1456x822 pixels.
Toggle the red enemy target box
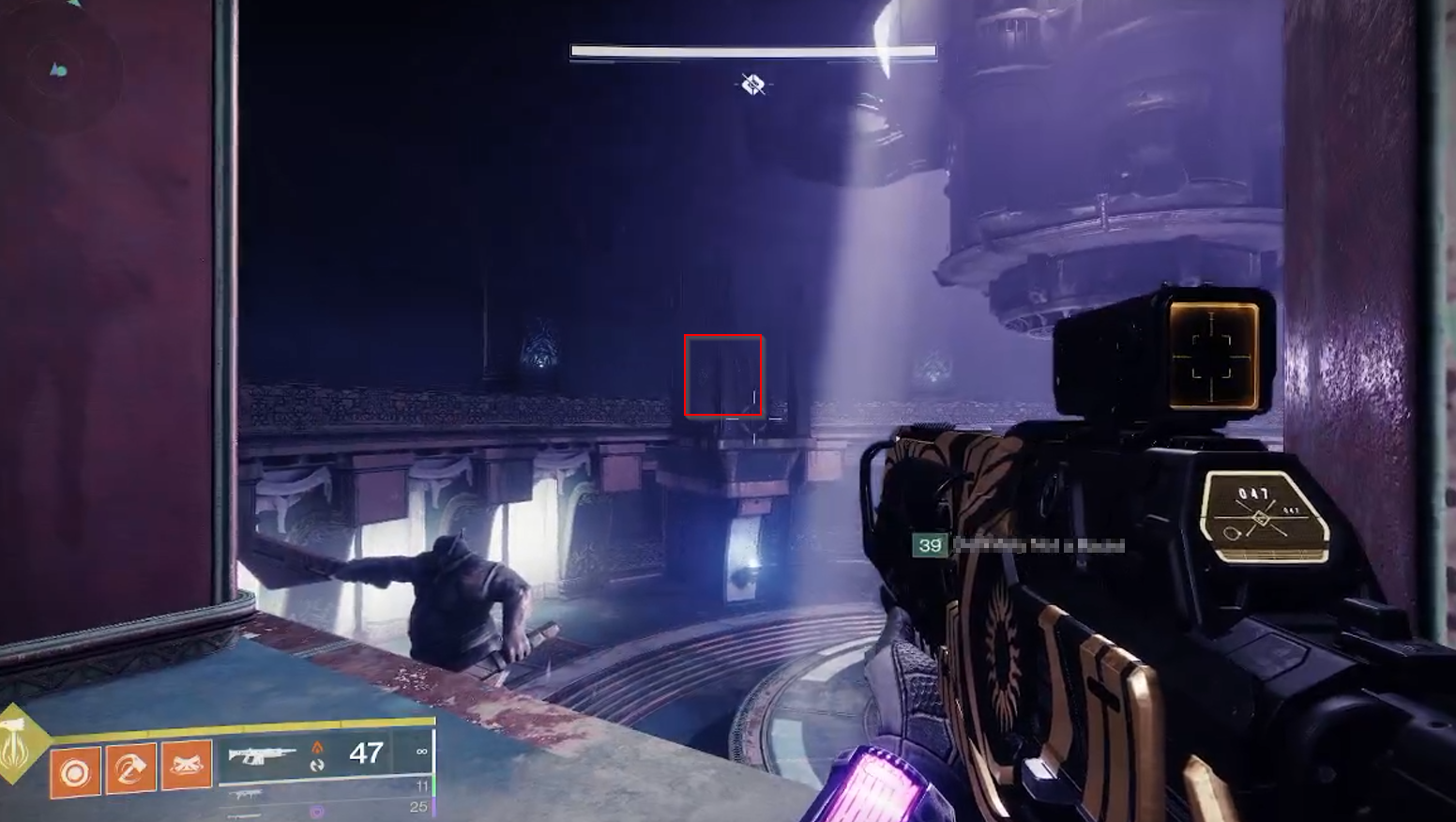pos(724,373)
